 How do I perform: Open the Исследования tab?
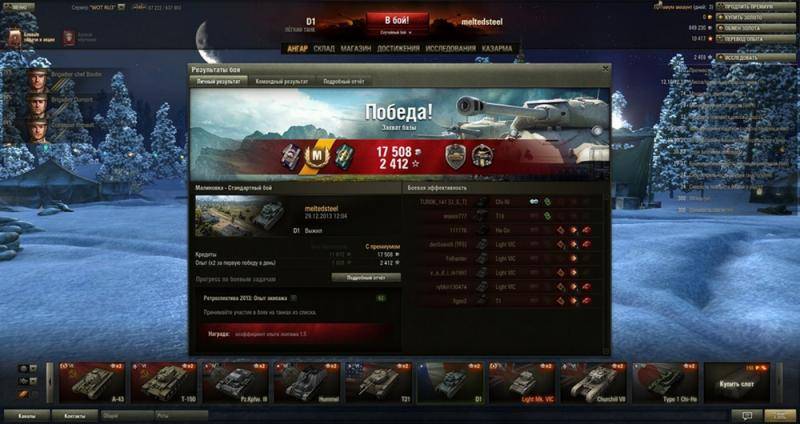449,47
